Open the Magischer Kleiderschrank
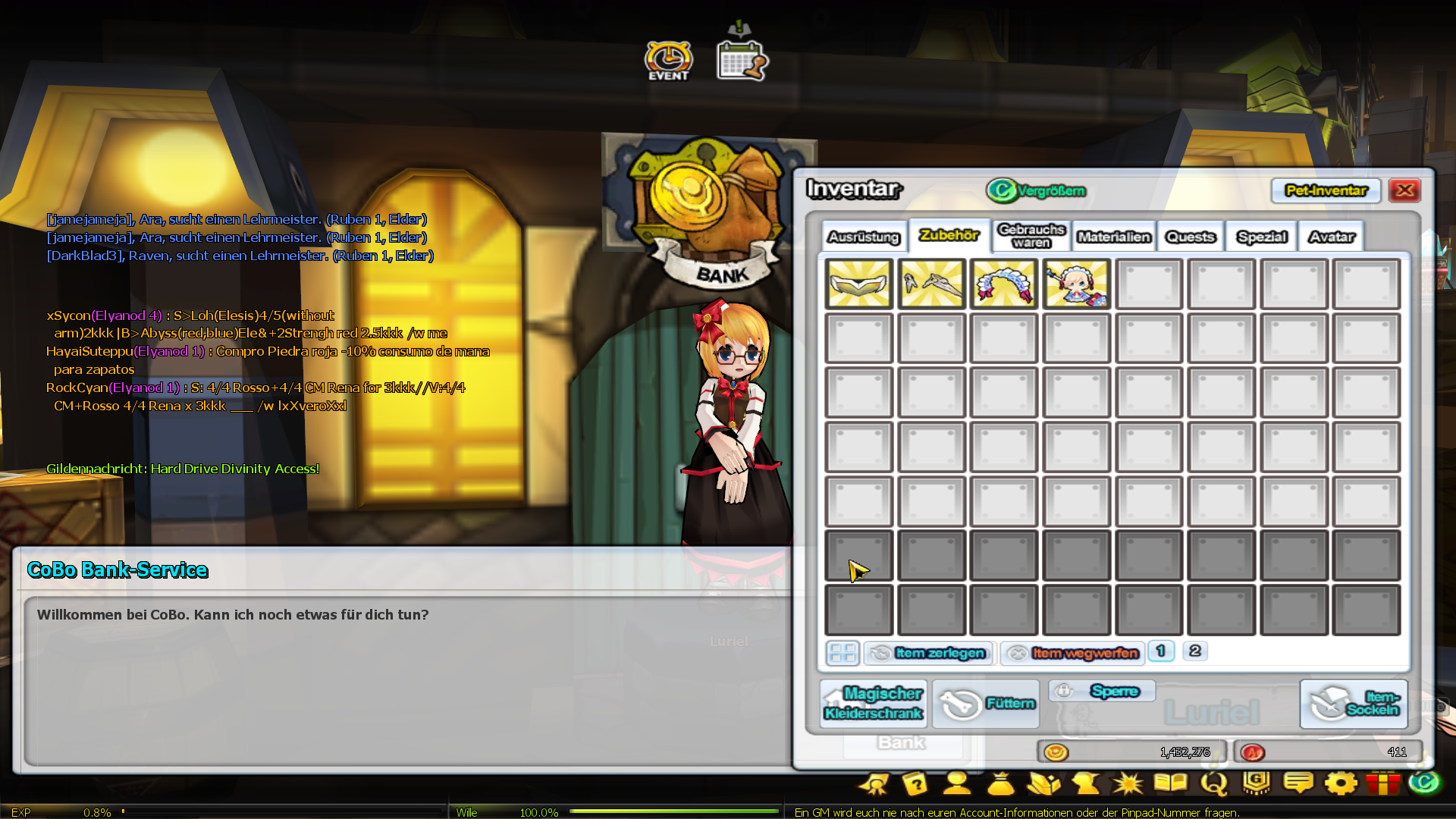 pos(874,703)
